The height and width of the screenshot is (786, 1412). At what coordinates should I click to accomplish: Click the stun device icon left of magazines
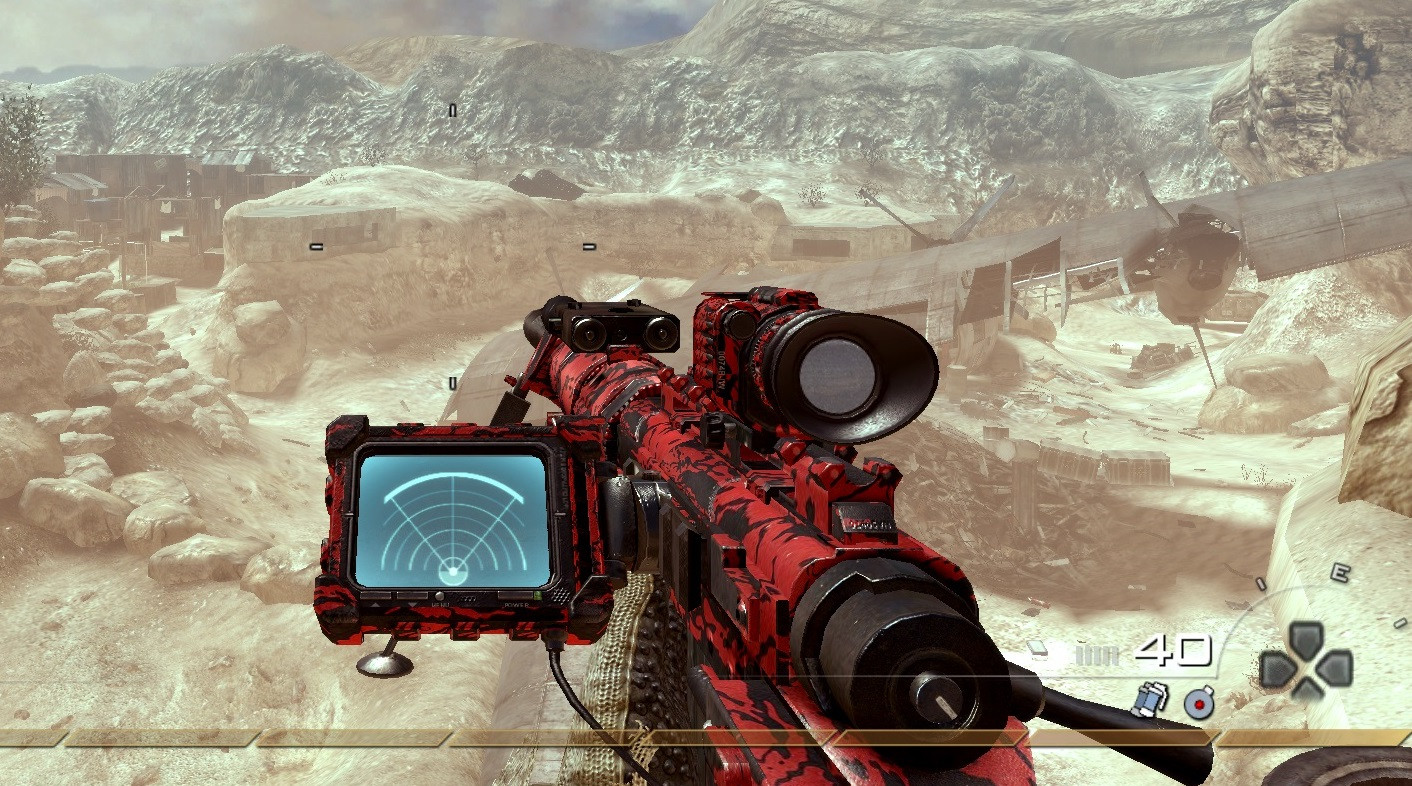tap(1037, 650)
